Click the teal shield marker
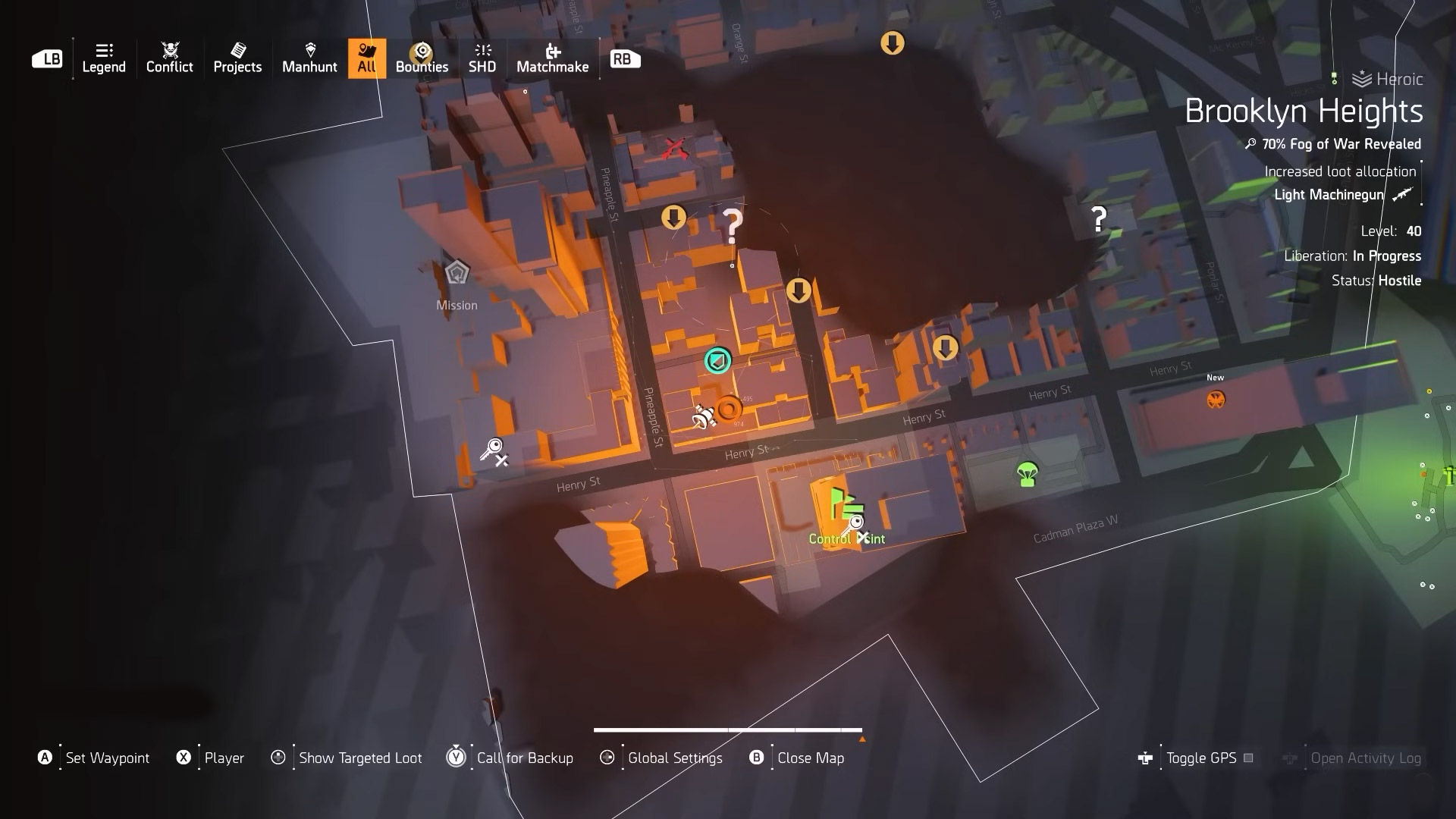This screenshot has height=819, width=1456. 717,360
